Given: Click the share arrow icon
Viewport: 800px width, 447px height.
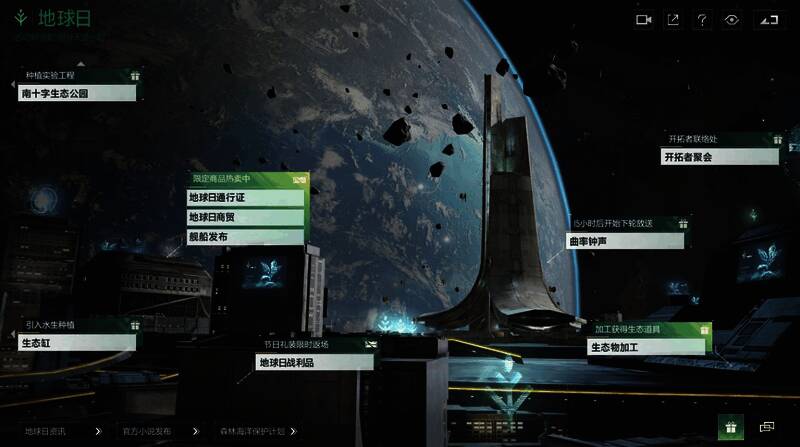Looking at the screenshot, I should [x=673, y=20].
